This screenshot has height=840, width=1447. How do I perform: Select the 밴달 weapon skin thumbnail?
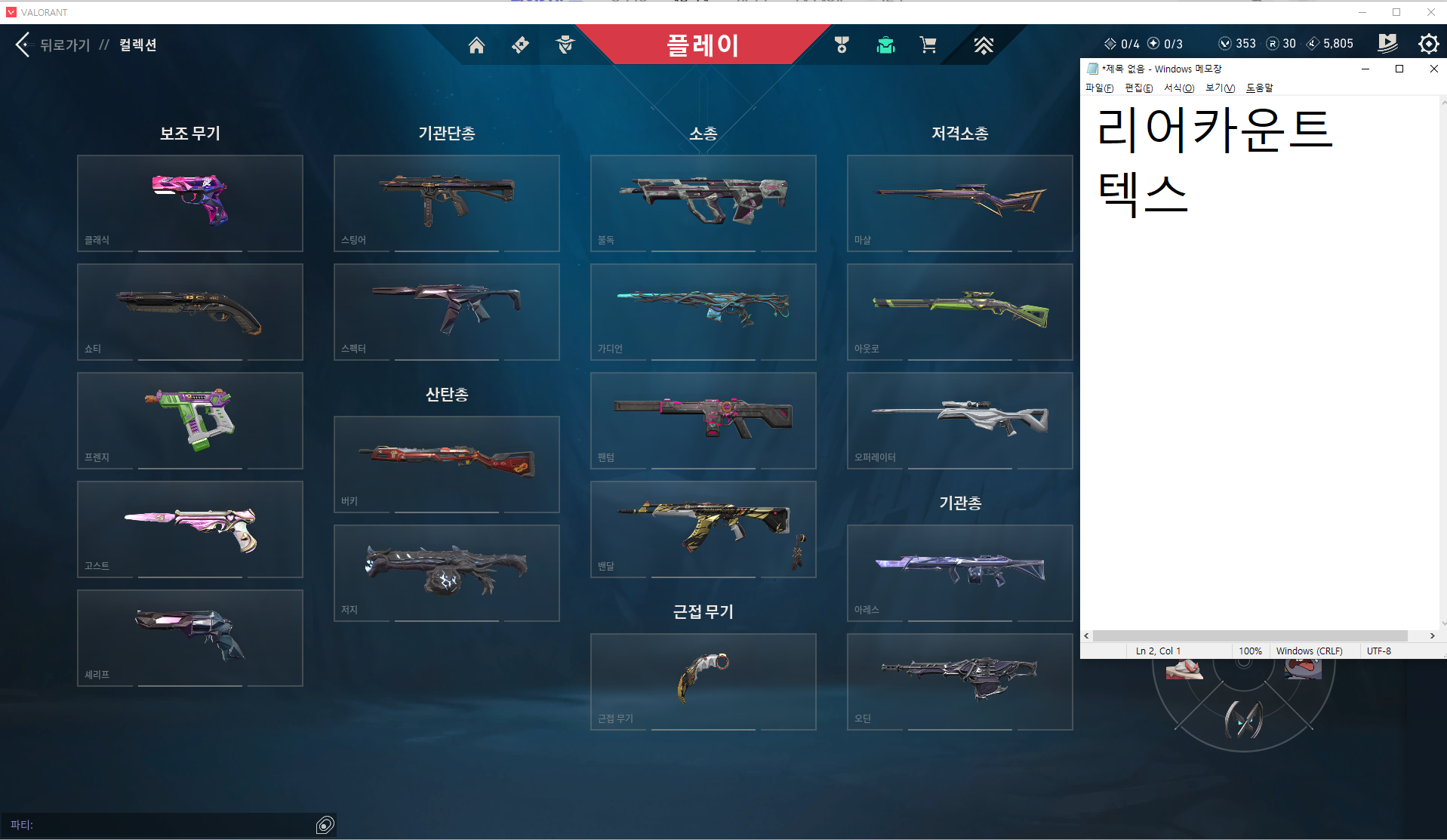703,529
